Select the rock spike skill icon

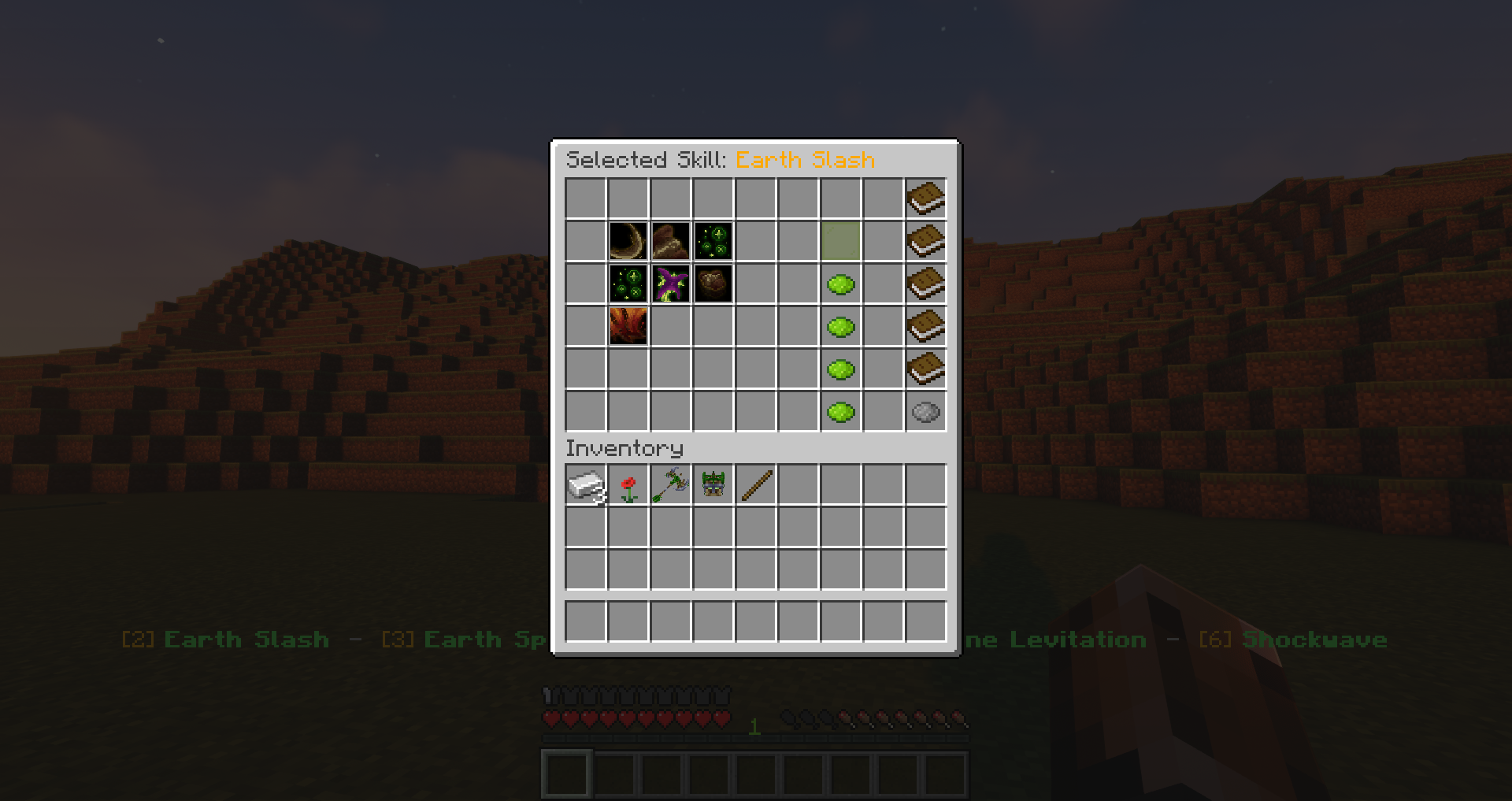click(x=670, y=242)
